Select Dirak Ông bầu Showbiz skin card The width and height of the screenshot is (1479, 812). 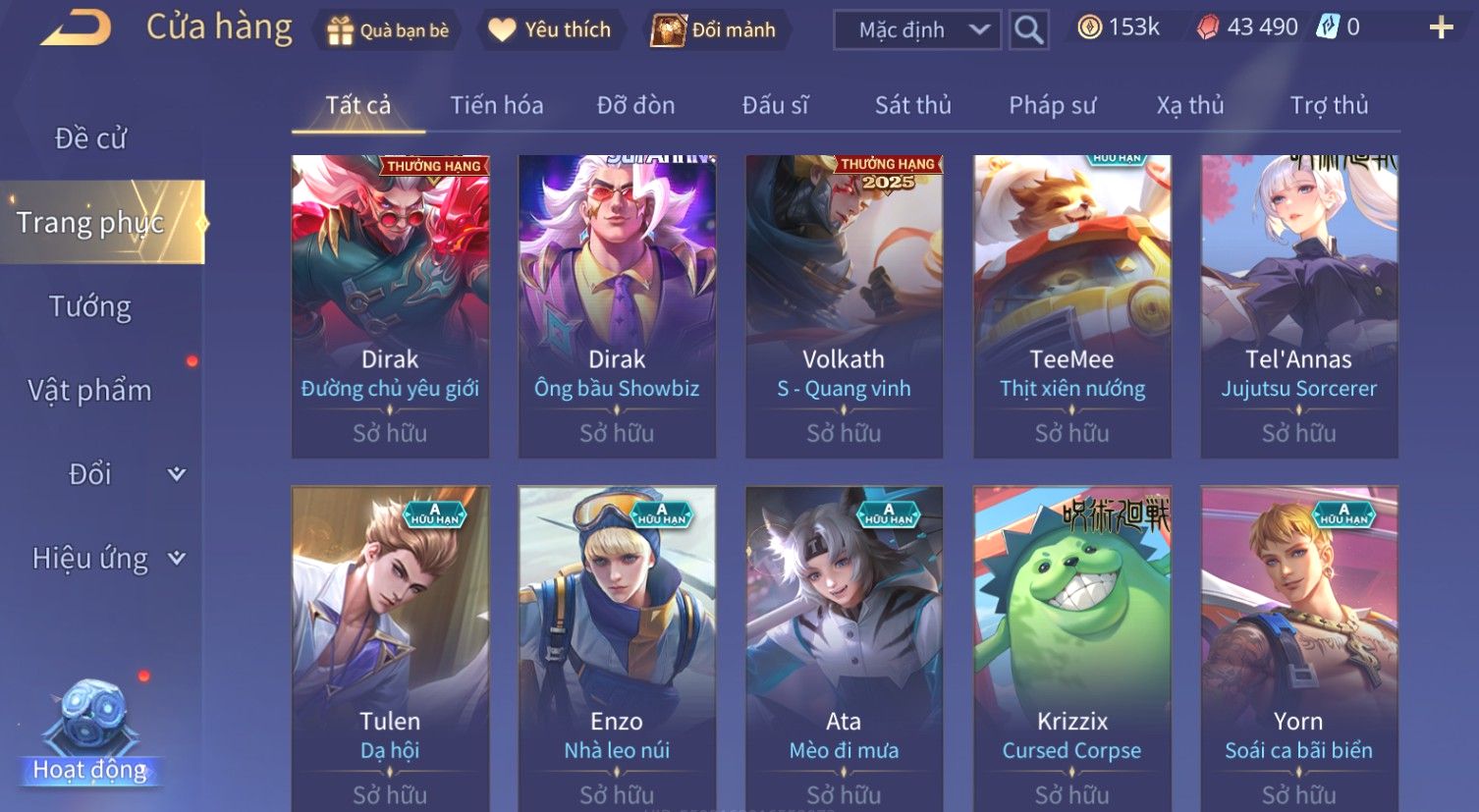(x=617, y=305)
